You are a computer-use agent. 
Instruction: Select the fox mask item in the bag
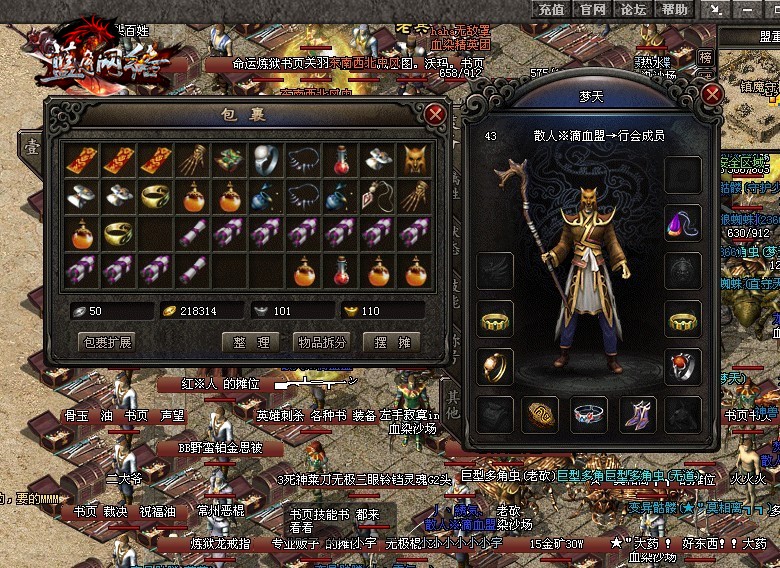click(414, 160)
